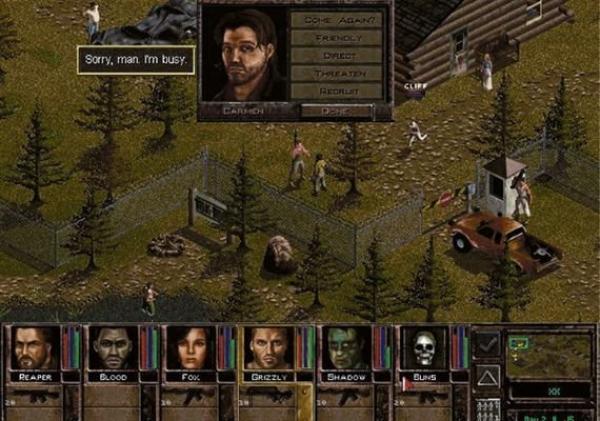Screen dimensions: 600x421
Task: Pick the Direct approach option
Action: (x=336, y=55)
